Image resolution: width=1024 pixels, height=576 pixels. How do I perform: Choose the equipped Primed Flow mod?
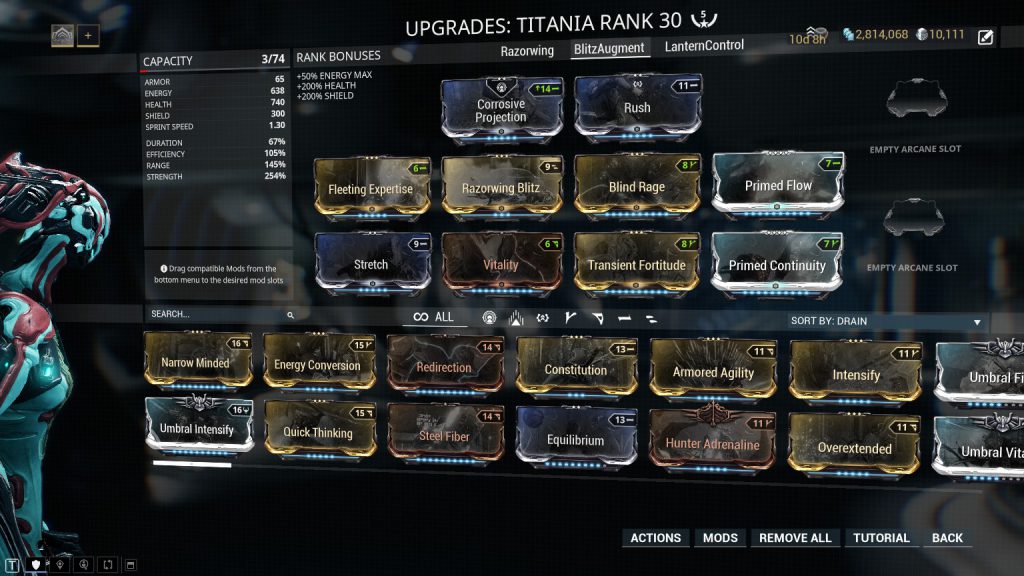click(777, 186)
